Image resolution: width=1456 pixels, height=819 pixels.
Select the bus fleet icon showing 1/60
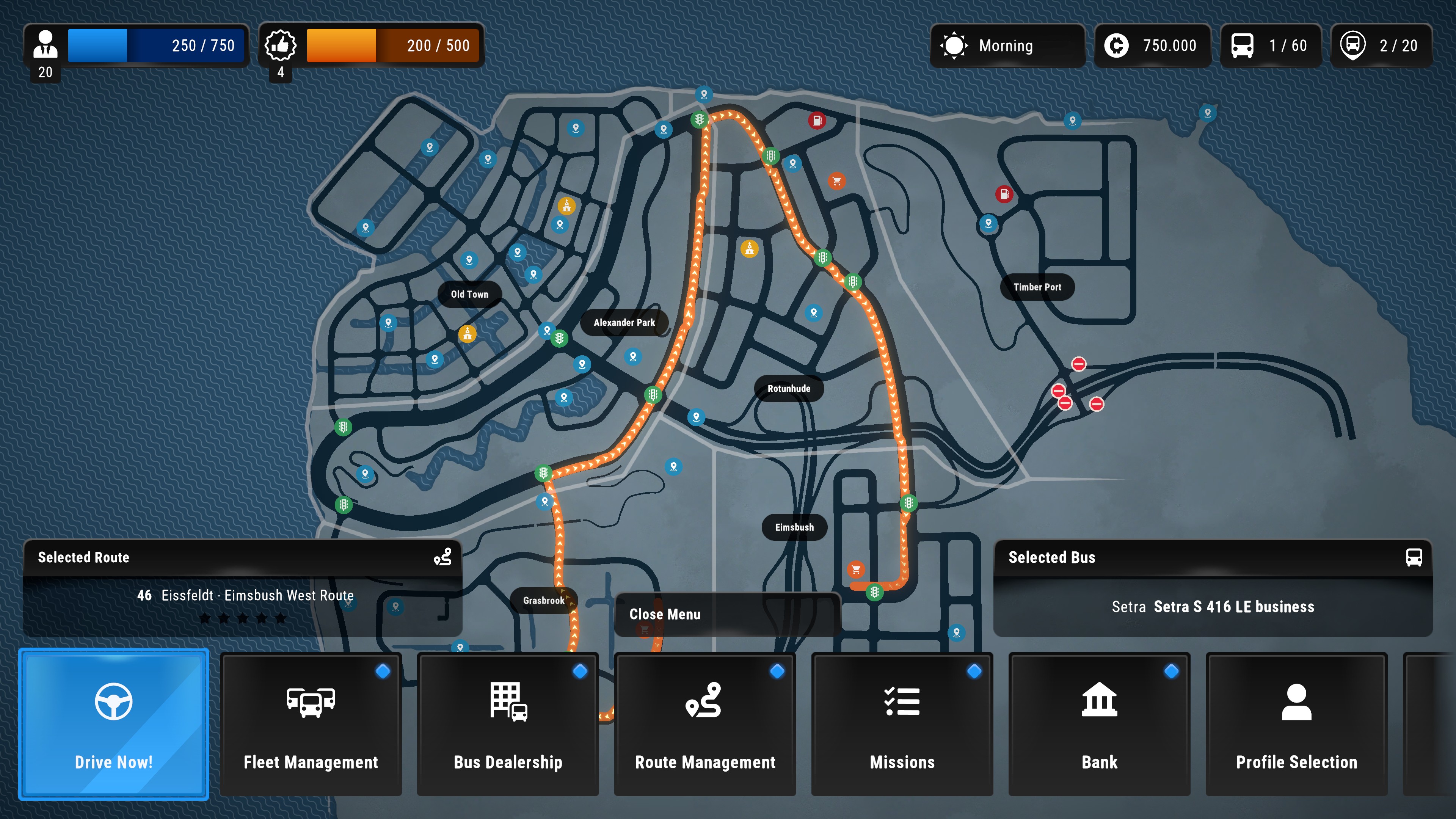click(x=1242, y=46)
